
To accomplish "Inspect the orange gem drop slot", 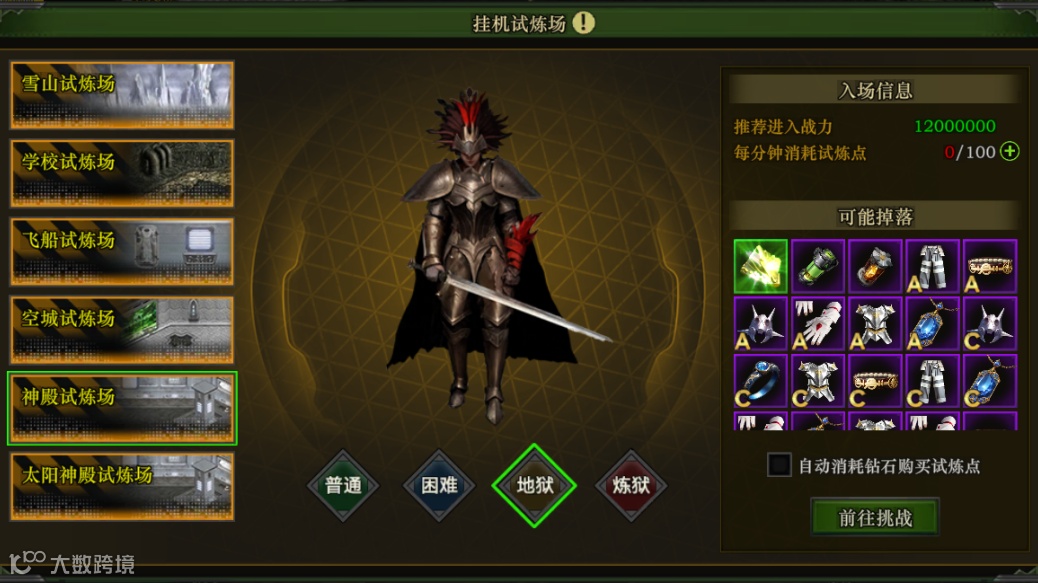I will [875, 265].
